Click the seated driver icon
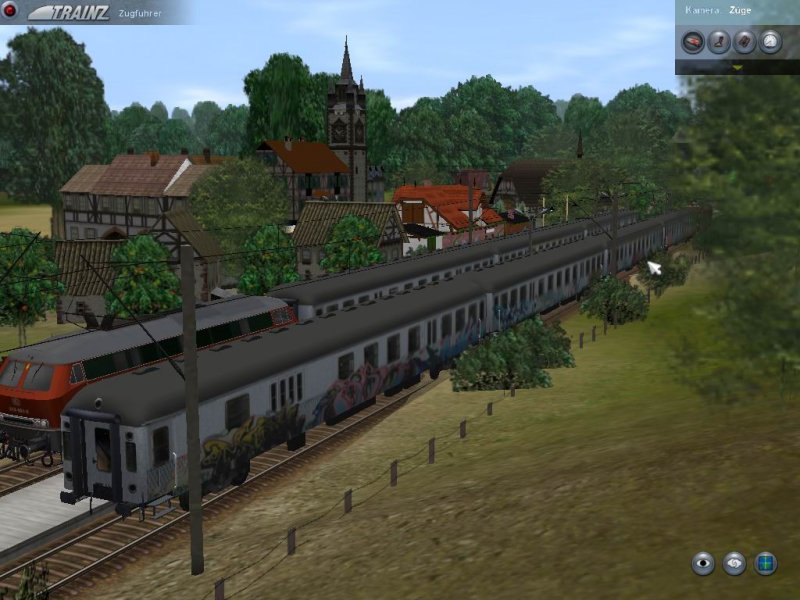This screenshot has height=600, width=800. point(718,41)
